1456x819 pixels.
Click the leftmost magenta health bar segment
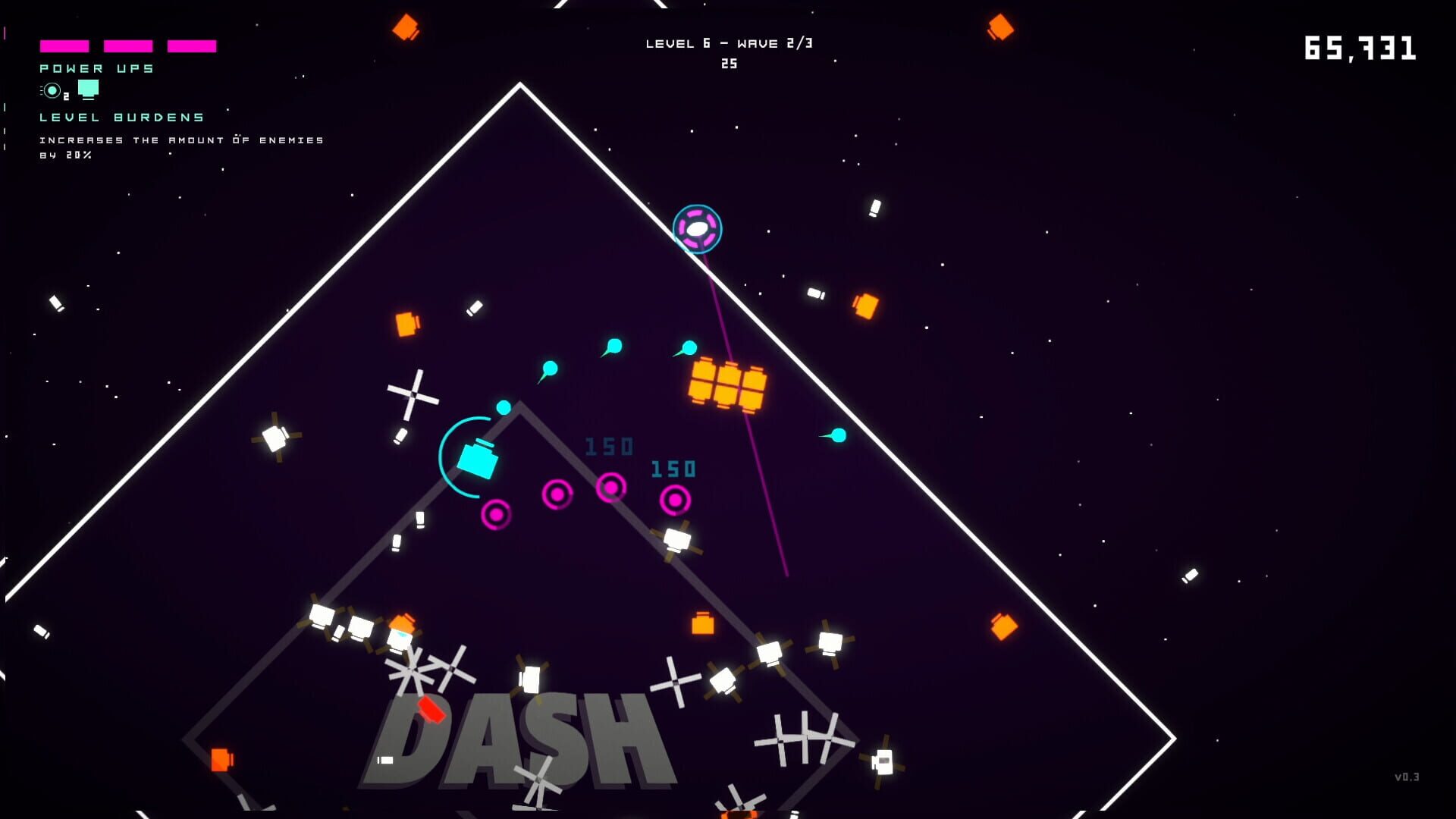point(64,45)
